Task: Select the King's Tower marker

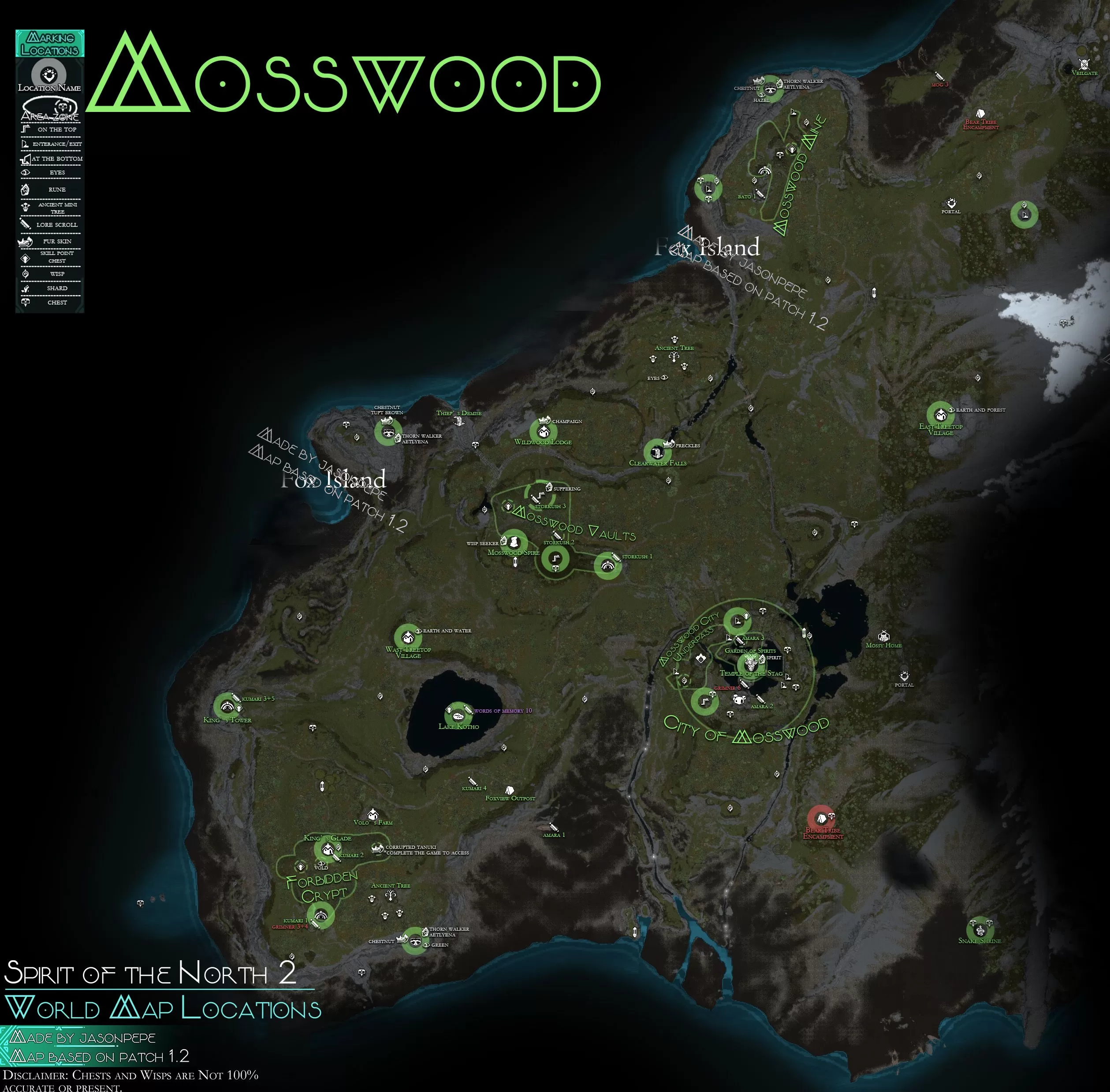Action: point(227,706)
